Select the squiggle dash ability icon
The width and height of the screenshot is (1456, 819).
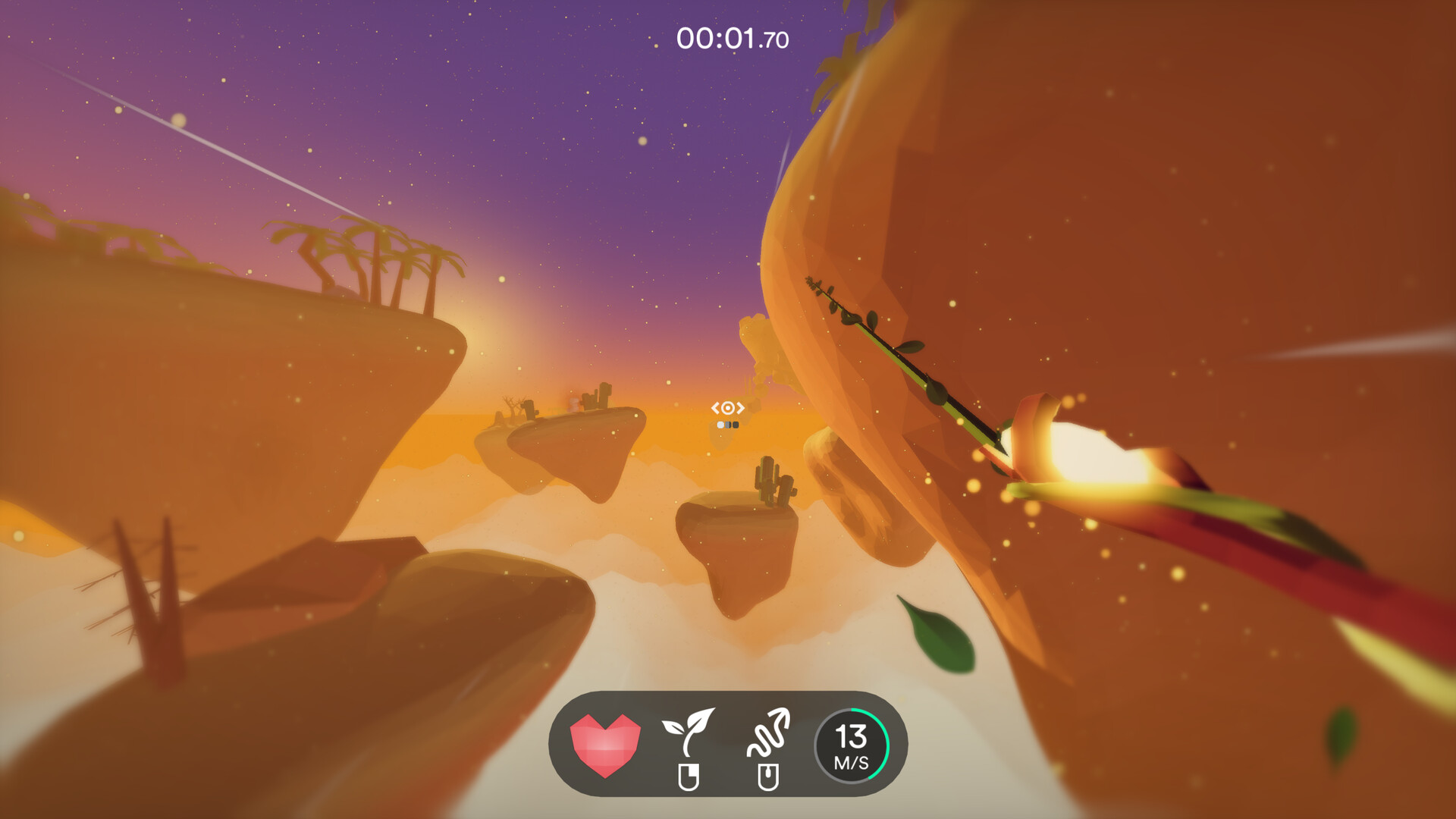pos(770,734)
